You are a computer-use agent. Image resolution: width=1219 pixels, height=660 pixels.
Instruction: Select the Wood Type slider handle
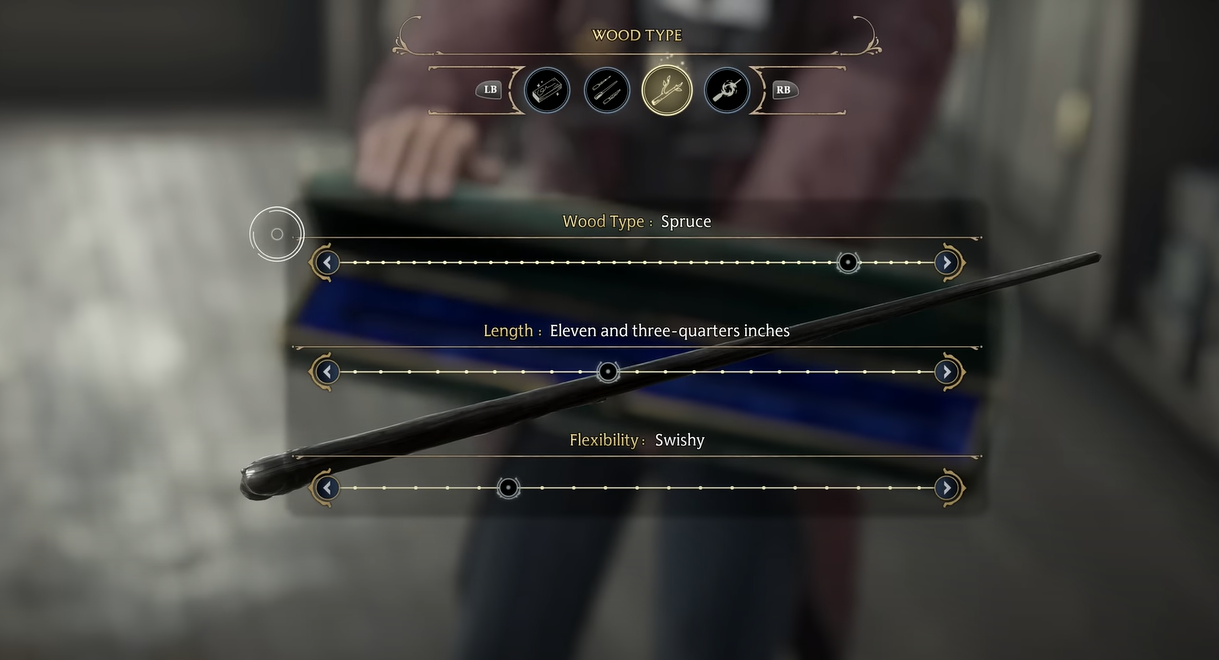(x=848, y=263)
